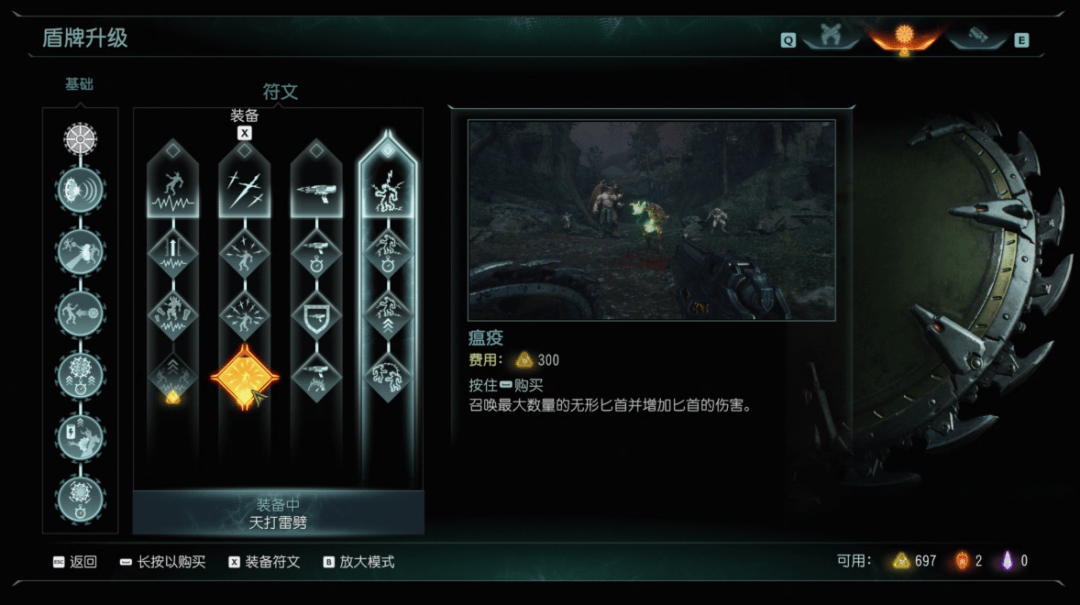Open the tab right of the shield tab
This screenshot has width=1080, height=605.
pos(977,37)
